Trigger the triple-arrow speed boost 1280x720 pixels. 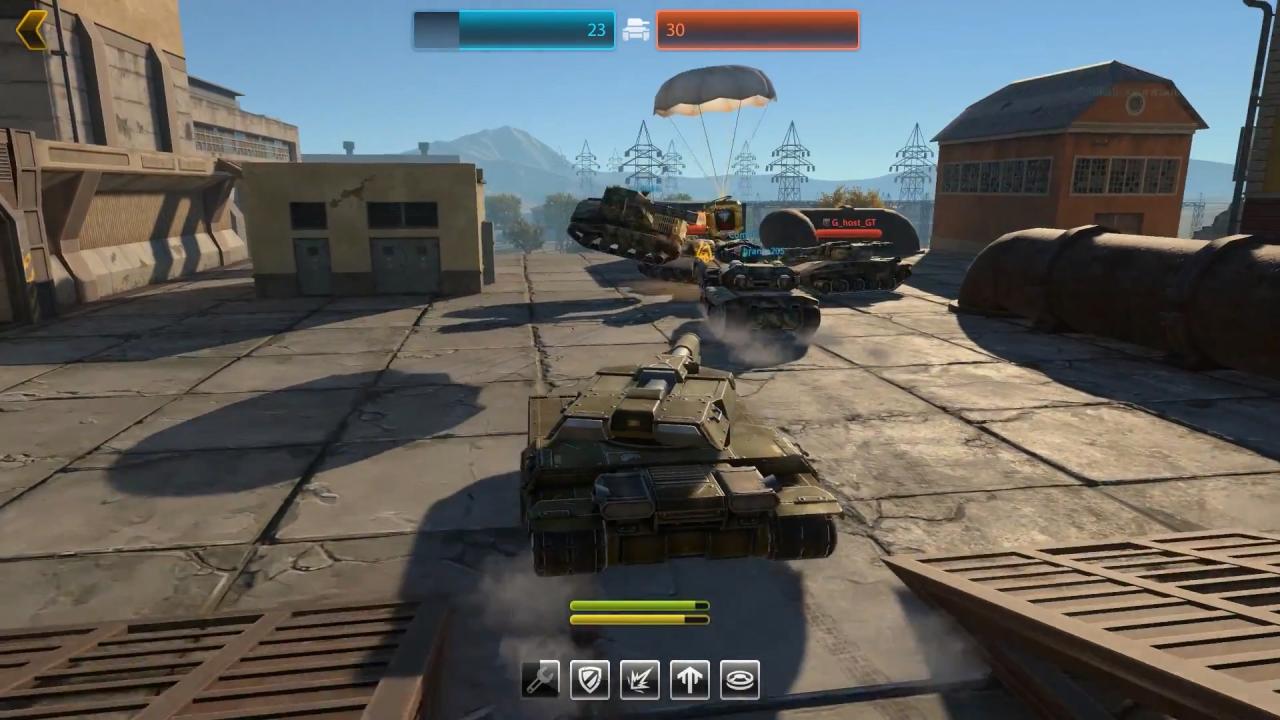point(690,680)
